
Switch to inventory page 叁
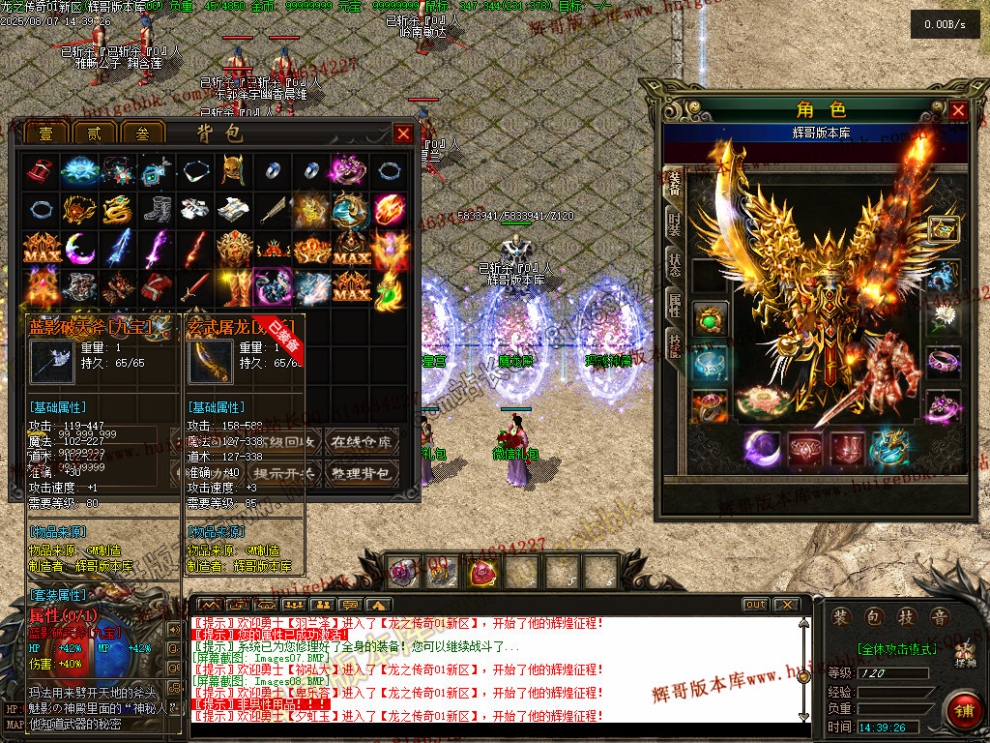pyautogui.click(x=142, y=133)
